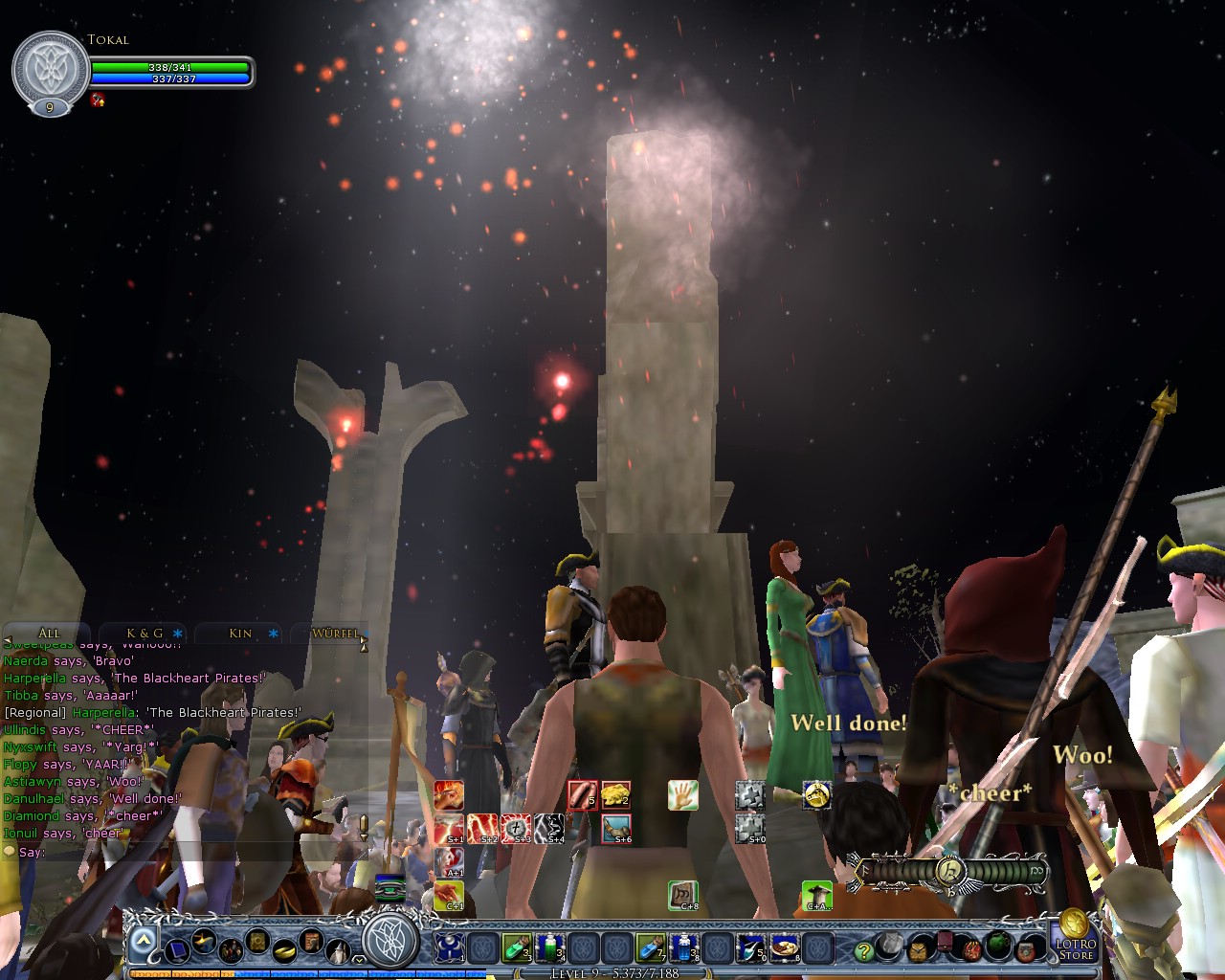Click the golden ring icon in the menu bar

coord(284,951)
